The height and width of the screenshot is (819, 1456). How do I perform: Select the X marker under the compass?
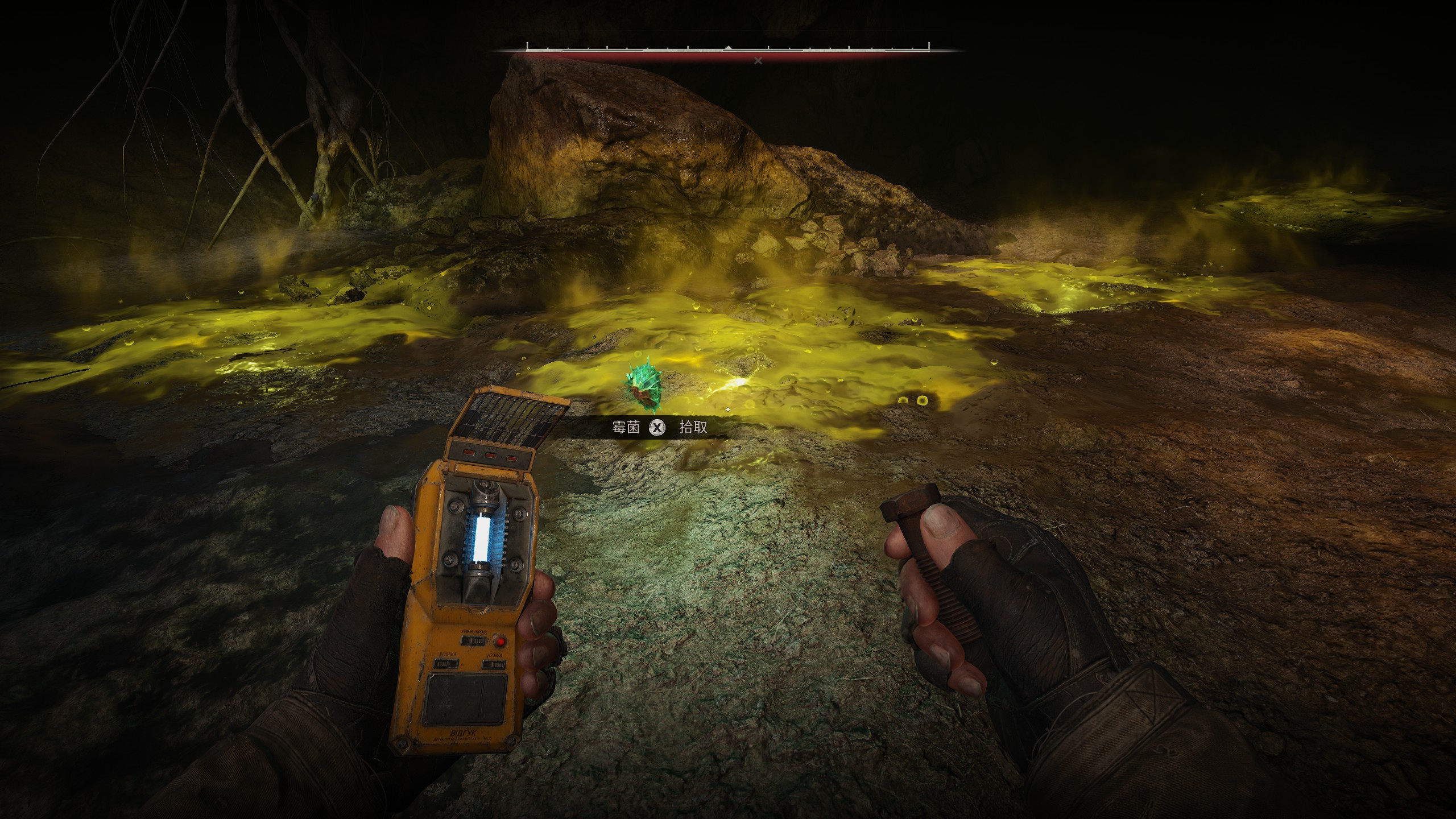coord(758,61)
